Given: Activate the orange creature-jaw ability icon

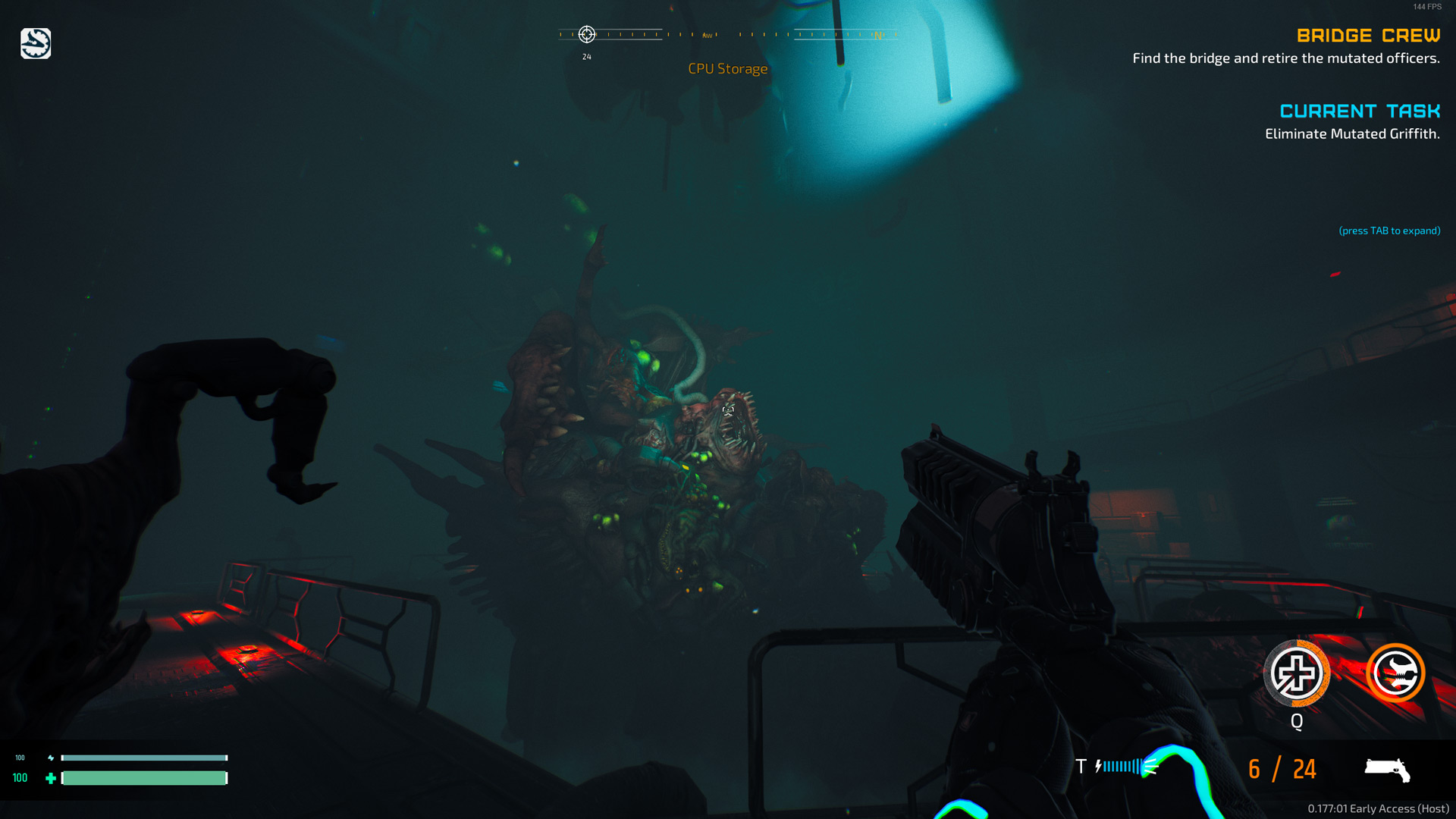Looking at the screenshot, I should (x=1395, y=673).
